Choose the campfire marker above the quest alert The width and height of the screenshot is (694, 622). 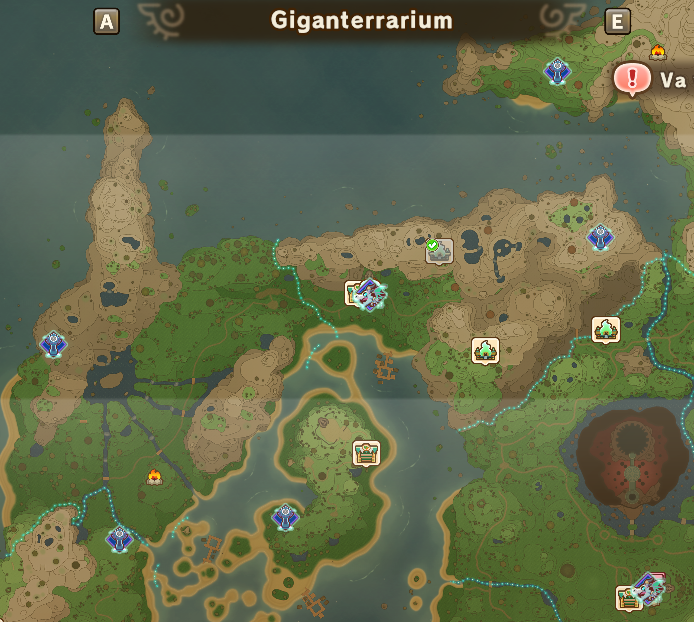point(658,51)
